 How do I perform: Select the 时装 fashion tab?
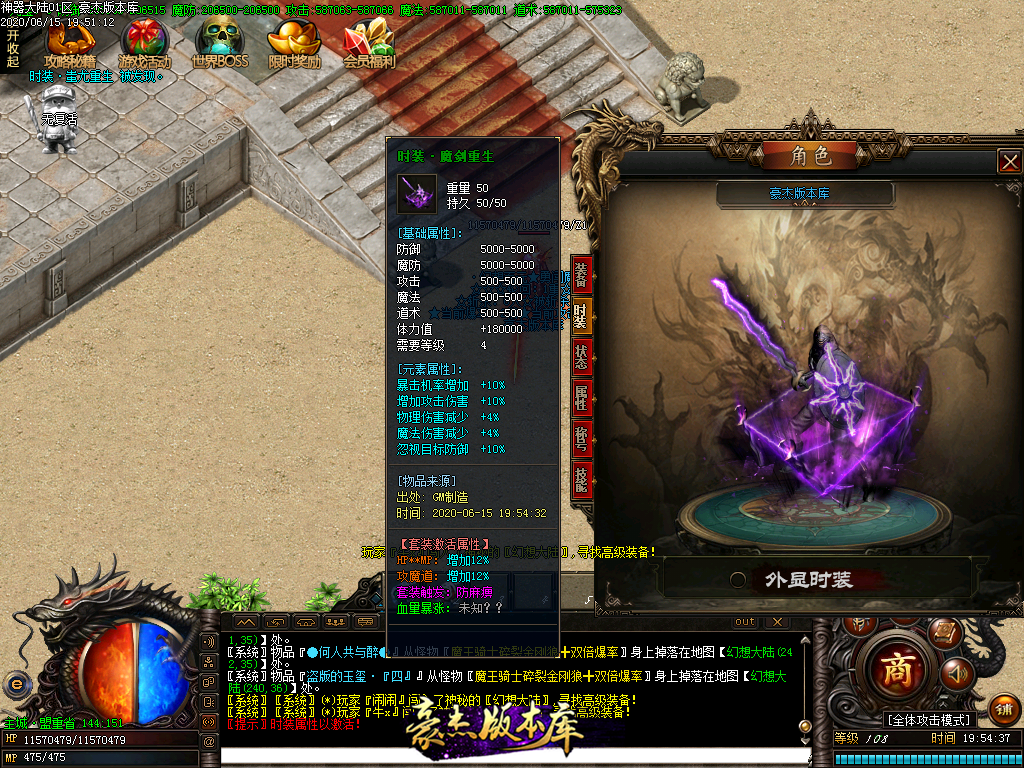[582, 316]
